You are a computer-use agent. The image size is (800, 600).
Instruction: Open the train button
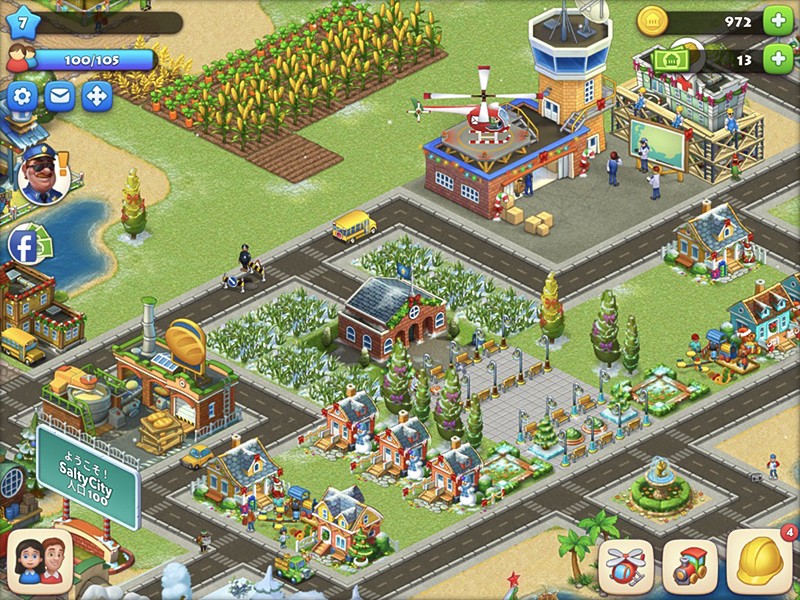pos(690,567)
